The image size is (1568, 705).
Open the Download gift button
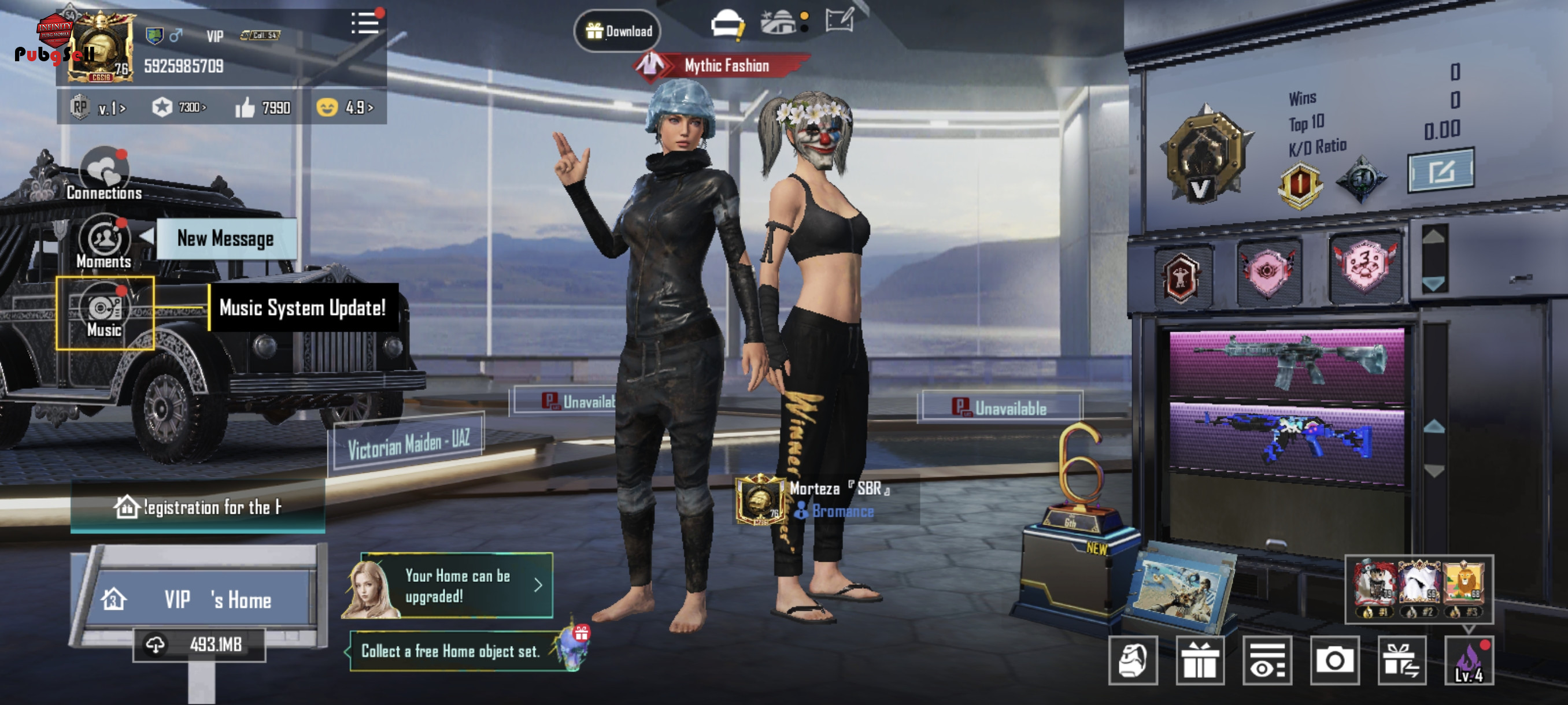[x=618, y=31]
